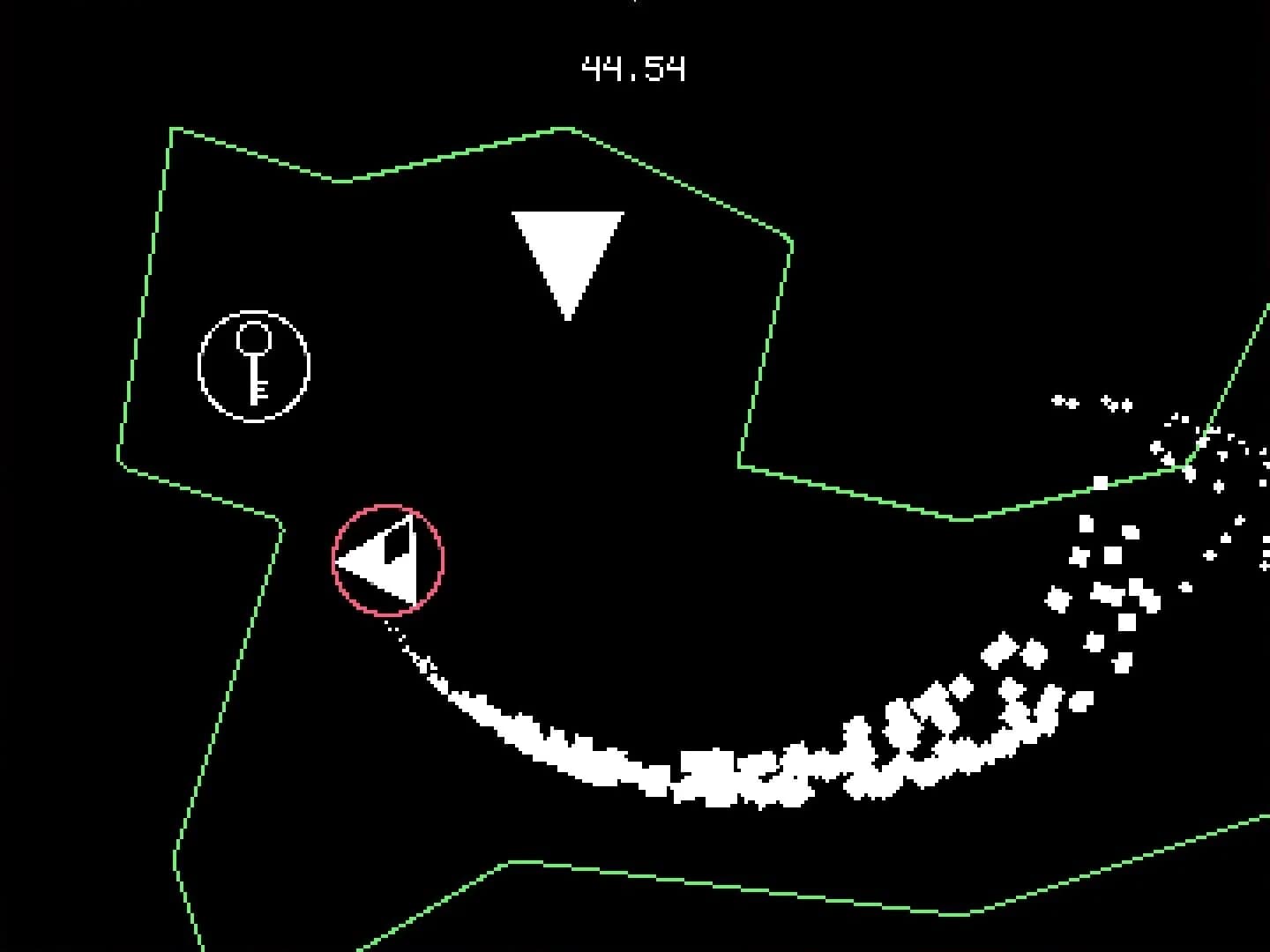Select the player ship inside the pink circle
This screenshot has width=1270, height=952.
(386, 560)
